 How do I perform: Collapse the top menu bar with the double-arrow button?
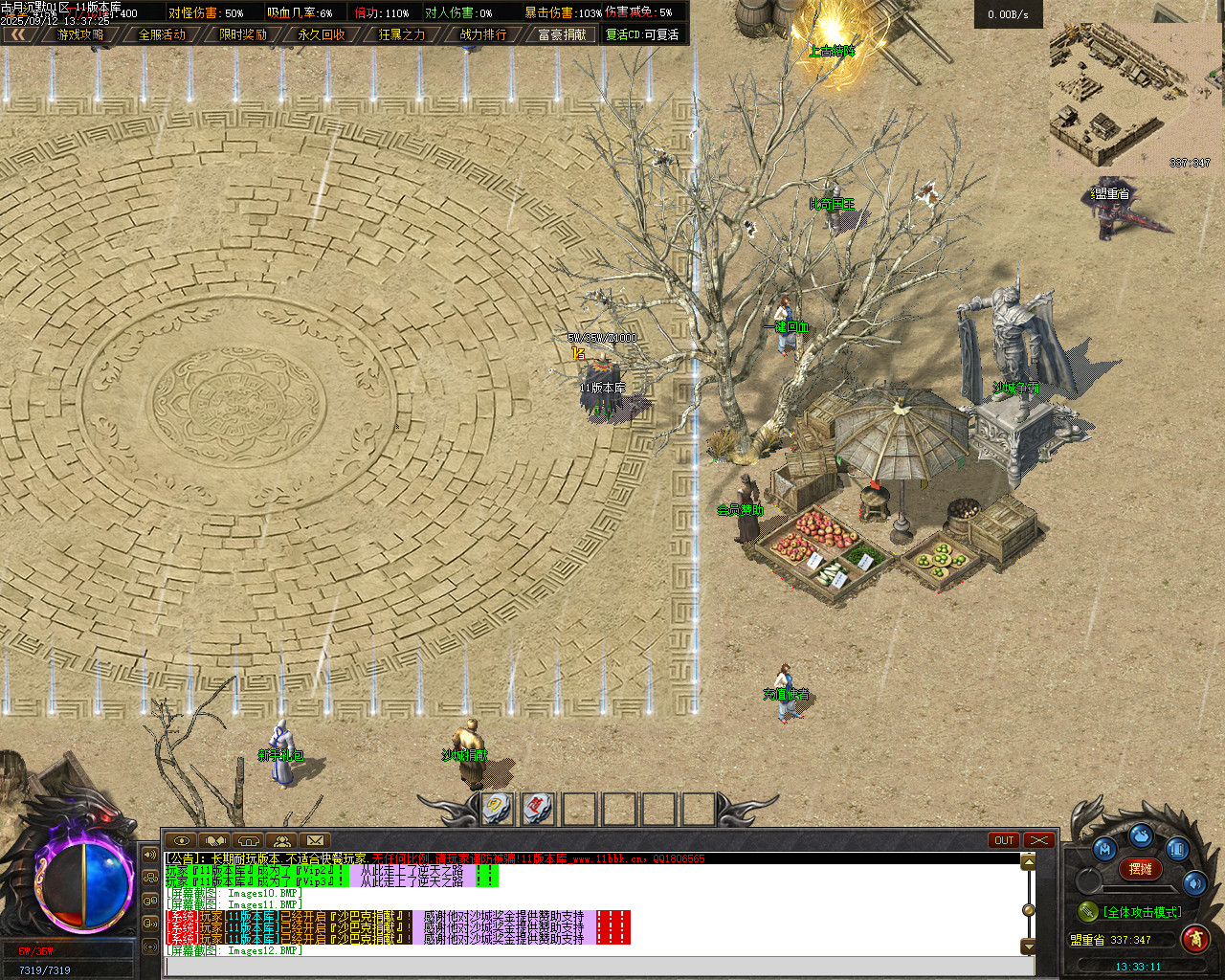(18, 34)
